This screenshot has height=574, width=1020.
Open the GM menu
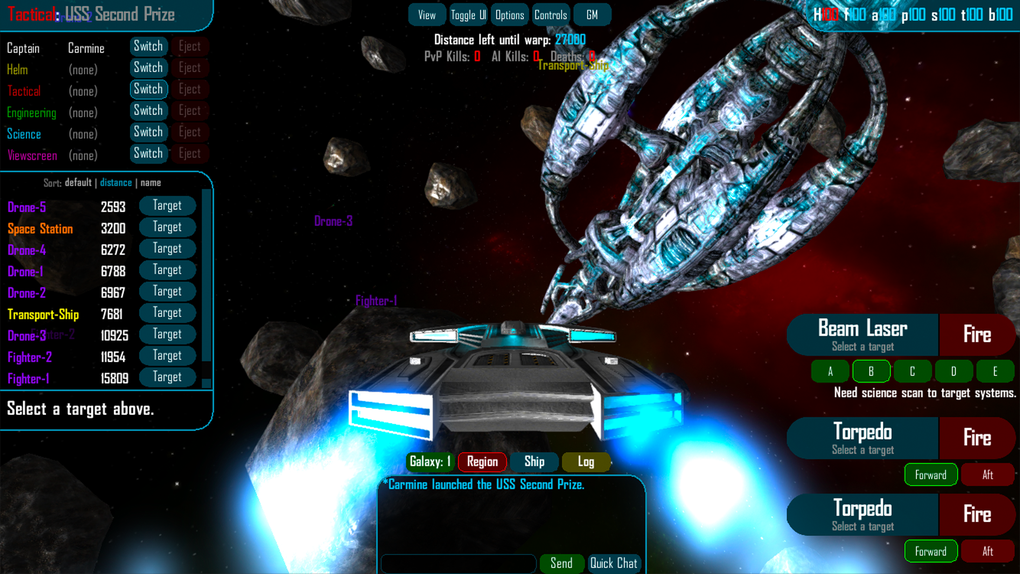coord(592,15)
